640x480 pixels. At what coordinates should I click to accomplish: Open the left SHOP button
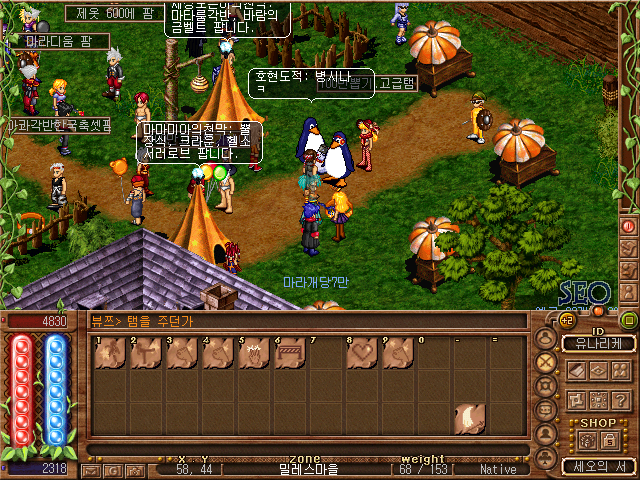click(x=588, y=440)
